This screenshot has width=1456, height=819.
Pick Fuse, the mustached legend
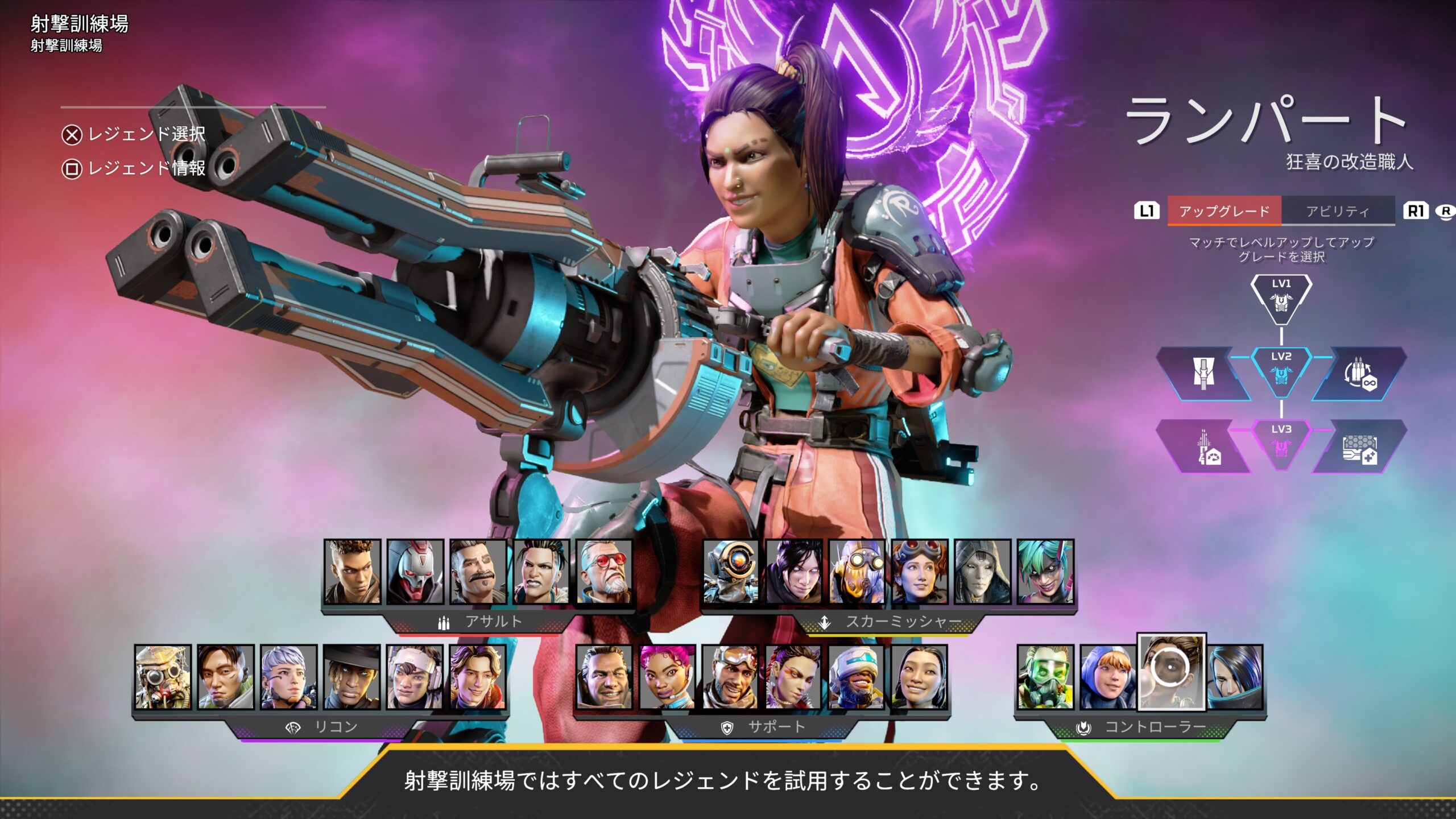coord(478,572)
